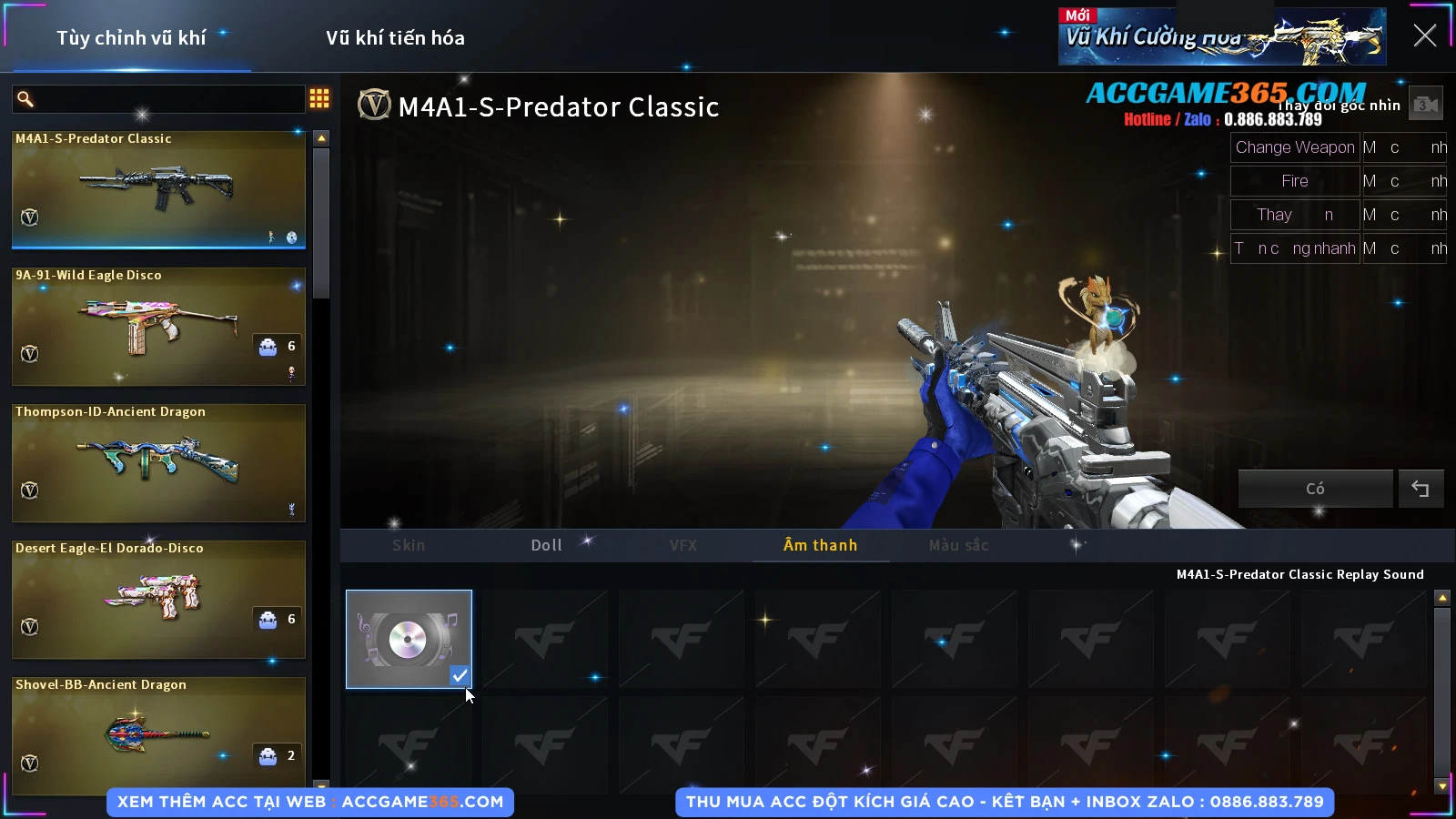This screenshot has width=1456, height=819.
Task: Switch to the Doll tab
Action: point(546,545)
